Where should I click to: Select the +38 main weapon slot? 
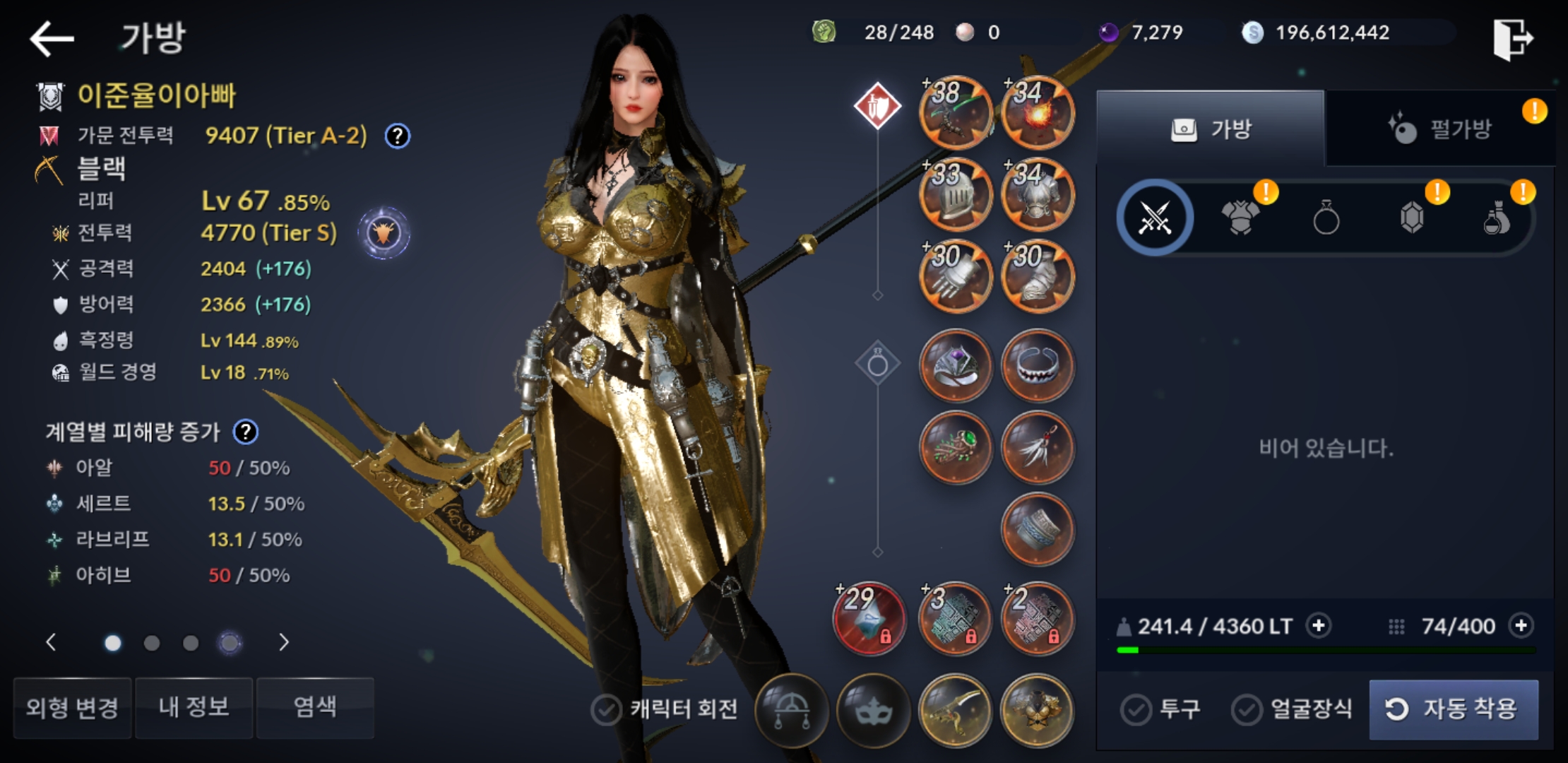(x=955, y=113)
